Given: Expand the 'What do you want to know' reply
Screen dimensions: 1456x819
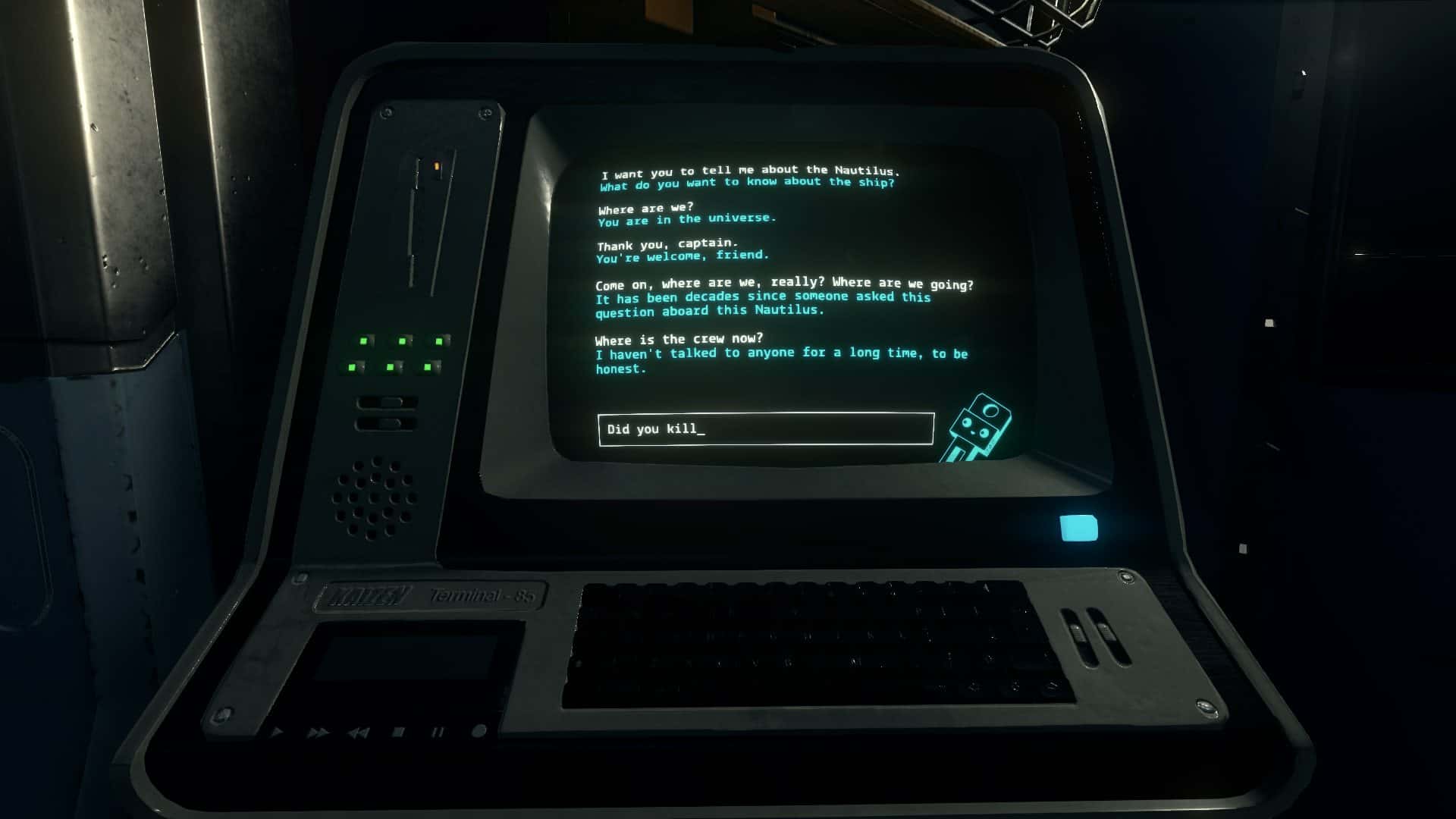Looking at the screenshot, I should pos(747,182).
